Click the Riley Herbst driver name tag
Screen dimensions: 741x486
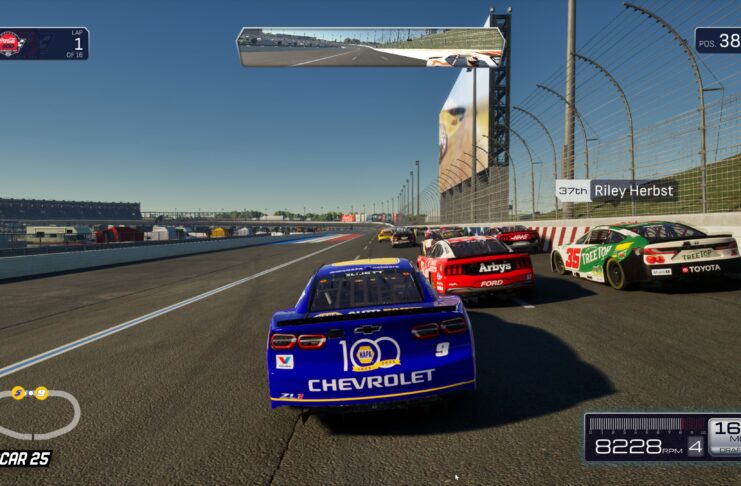(x=616, y=190)
